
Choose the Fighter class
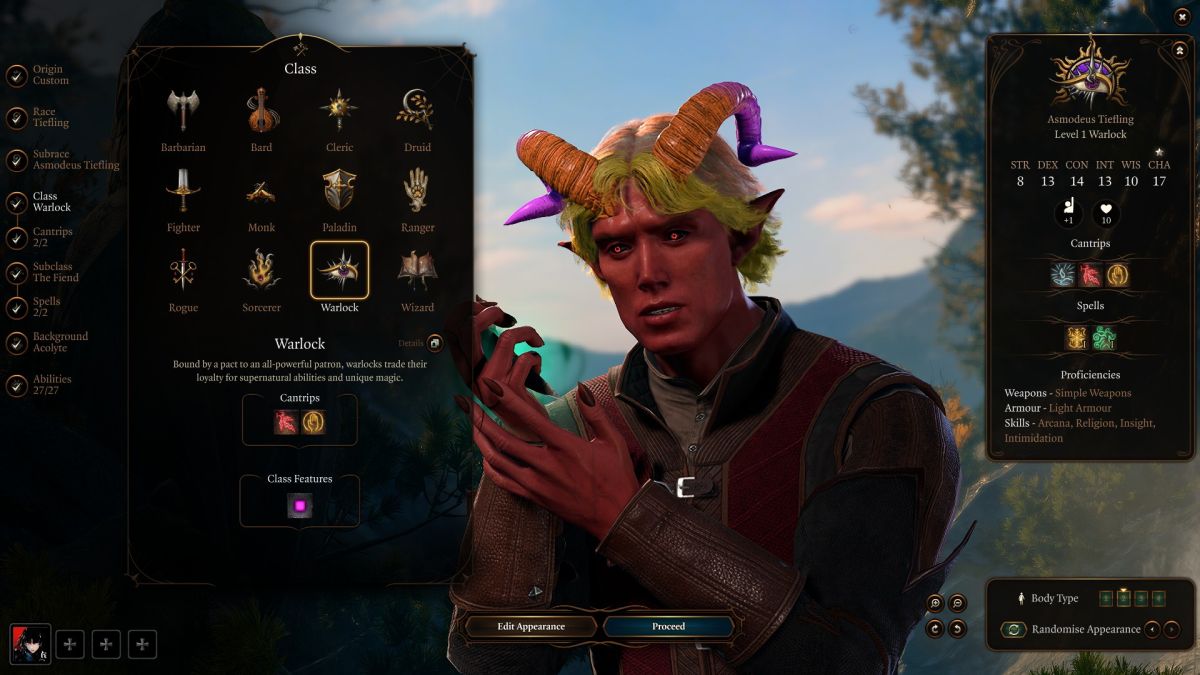tap(183, 191)
